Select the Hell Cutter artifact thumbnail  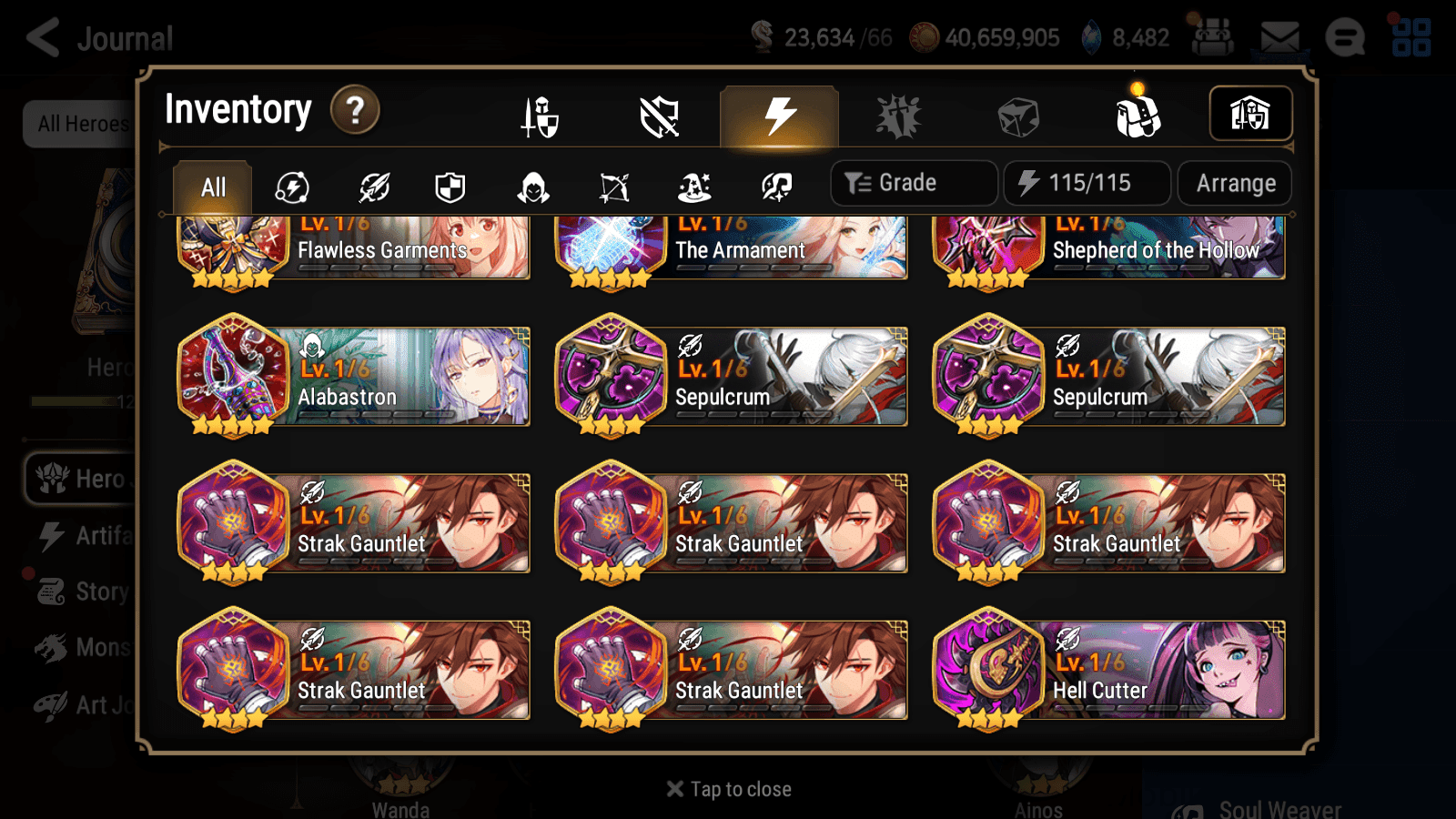pos(989,670)
